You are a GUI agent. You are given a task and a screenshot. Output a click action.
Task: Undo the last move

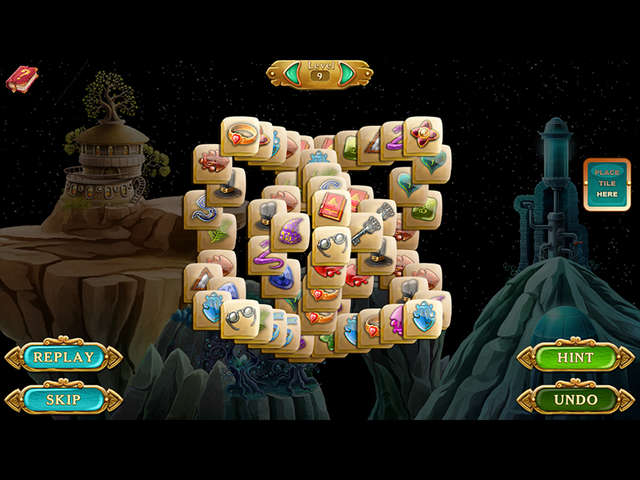coord(575,399)
